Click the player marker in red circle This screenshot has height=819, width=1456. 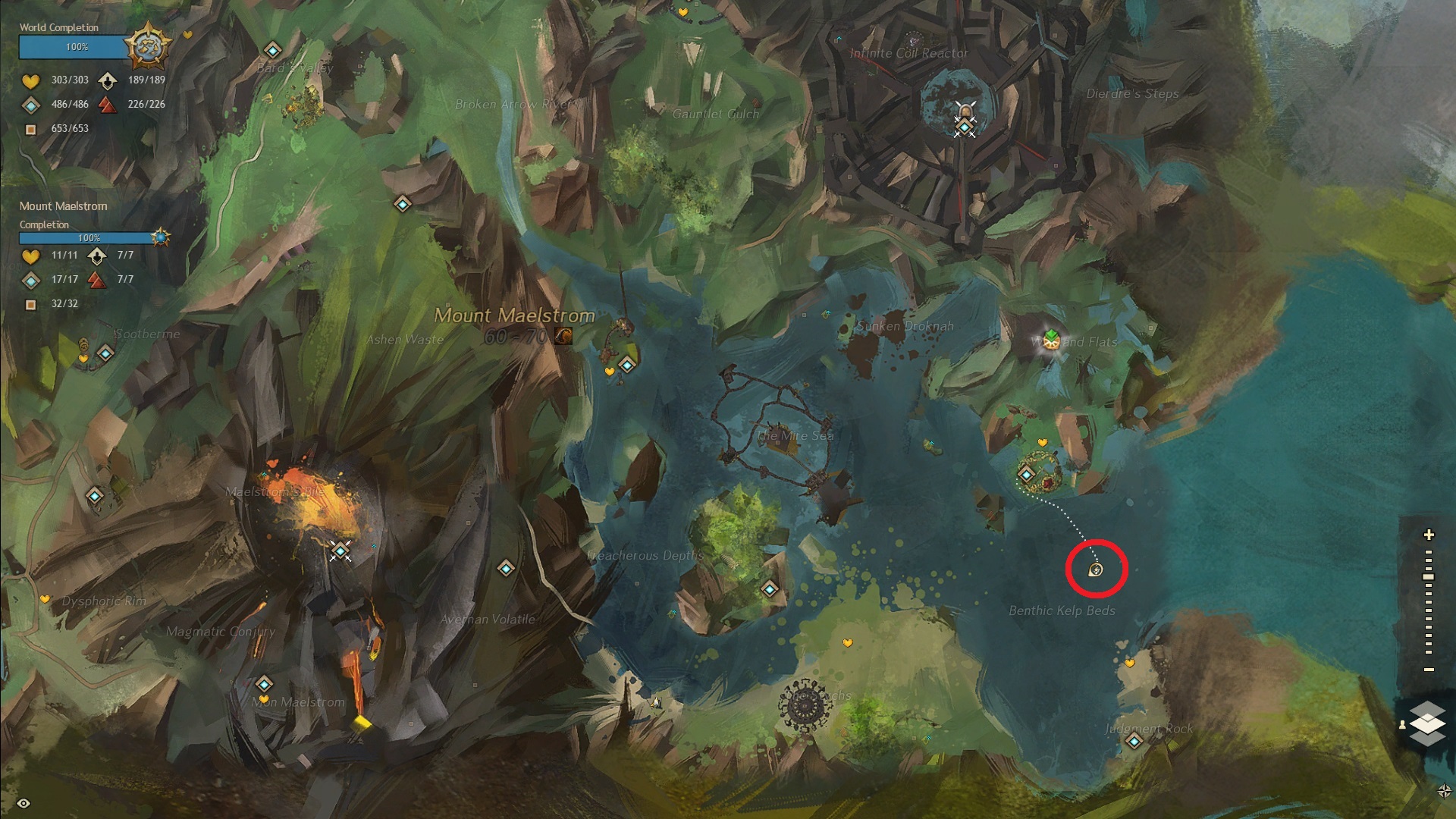[1096, 570]
